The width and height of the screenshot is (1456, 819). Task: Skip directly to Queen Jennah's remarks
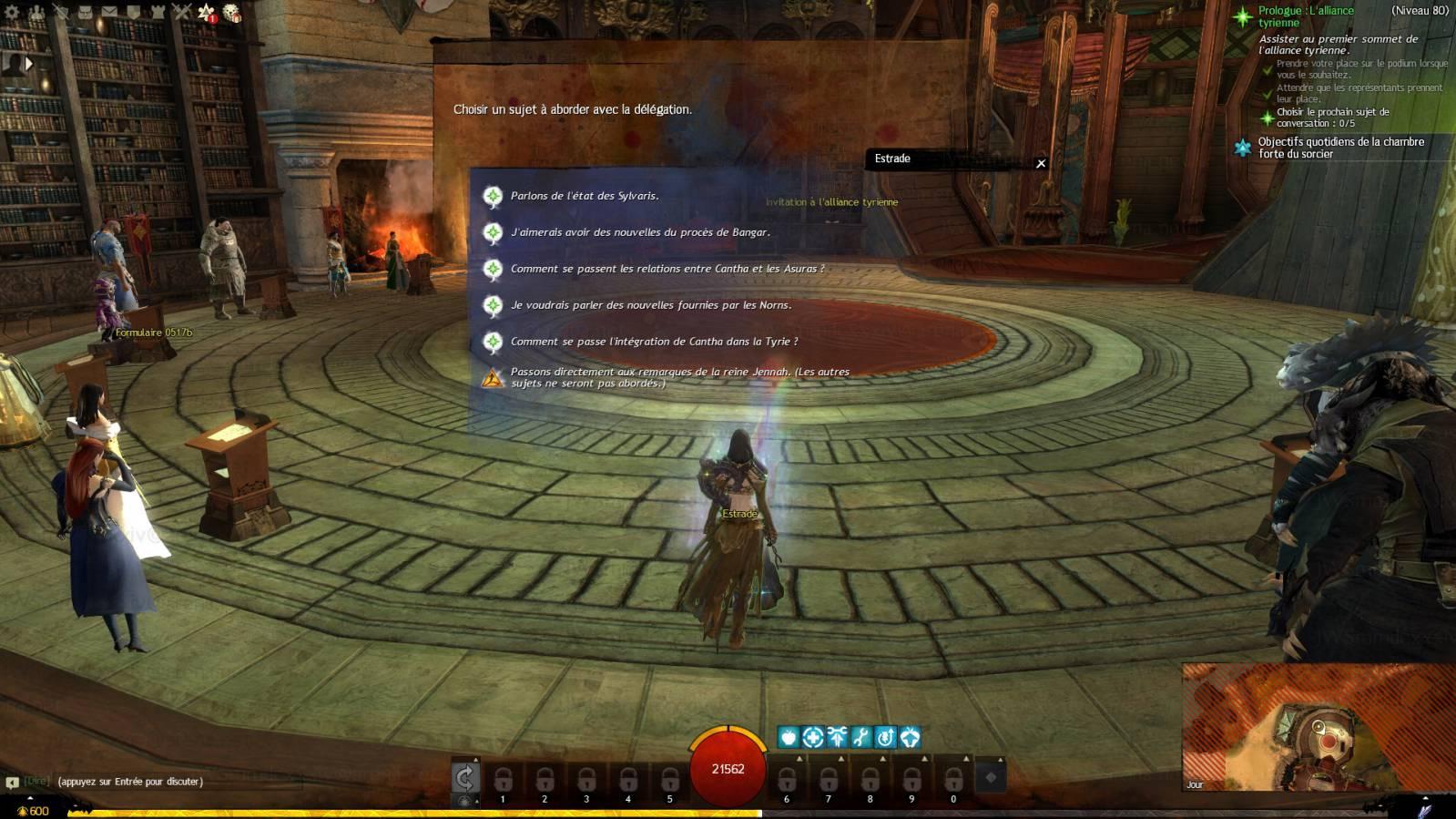coord(678,377)
